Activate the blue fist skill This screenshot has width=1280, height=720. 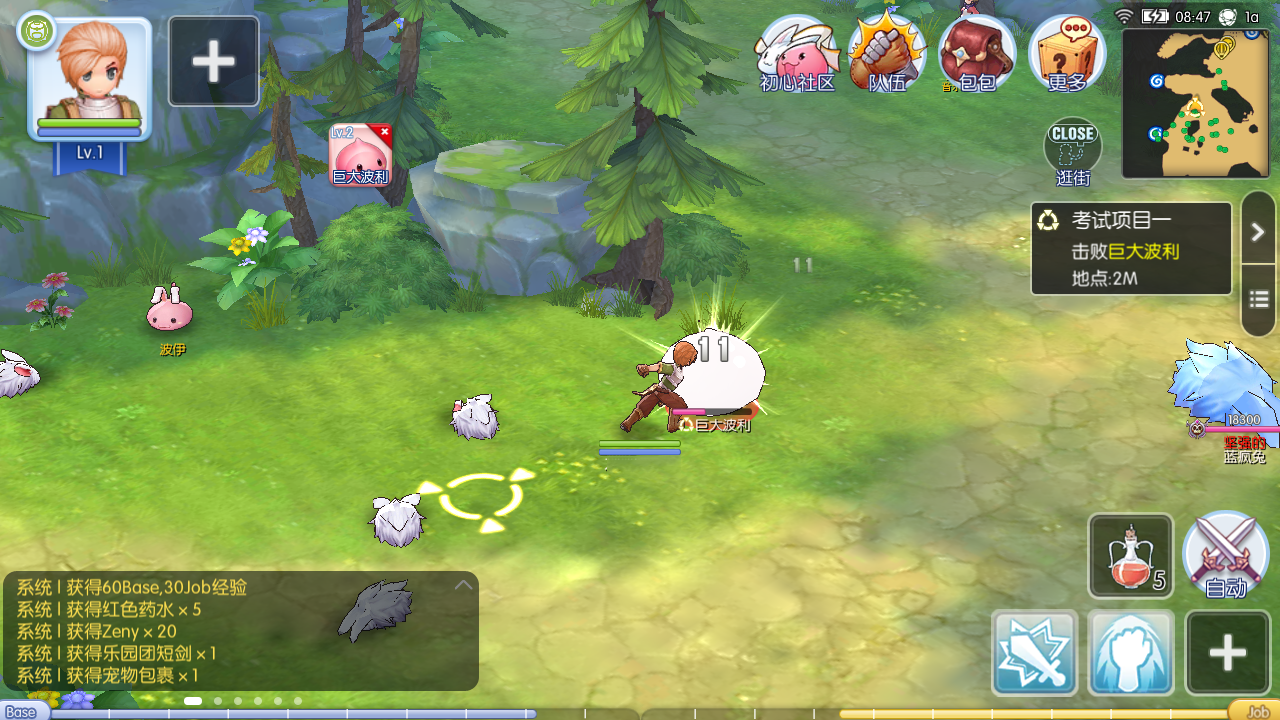pos(1131,652)
